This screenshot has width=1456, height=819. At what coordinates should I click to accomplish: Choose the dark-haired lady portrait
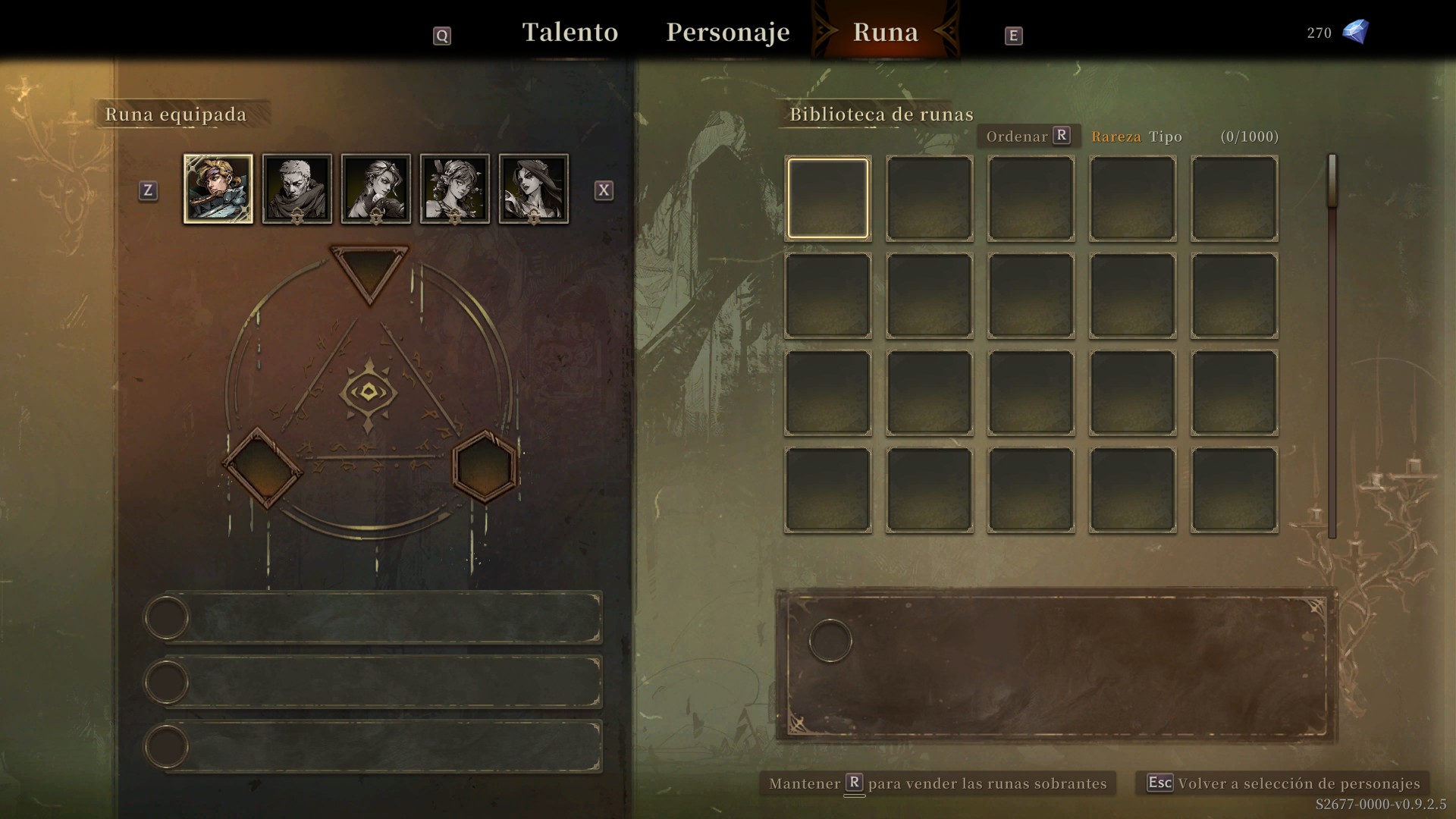click(x=534, y=189)
